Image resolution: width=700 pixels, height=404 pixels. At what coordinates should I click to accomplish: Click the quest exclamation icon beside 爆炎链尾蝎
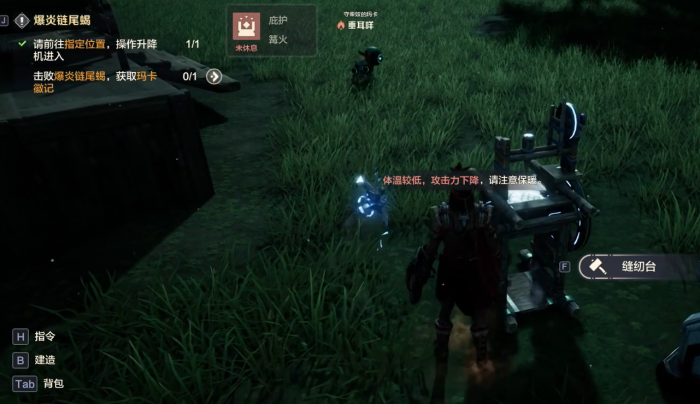tap(21, 19)
